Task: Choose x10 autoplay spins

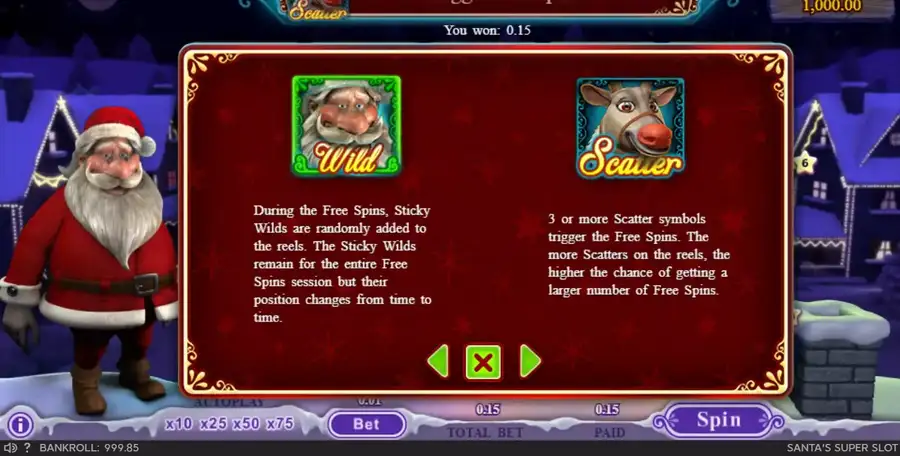Action: pyautogui.click(x=179, y=424)
